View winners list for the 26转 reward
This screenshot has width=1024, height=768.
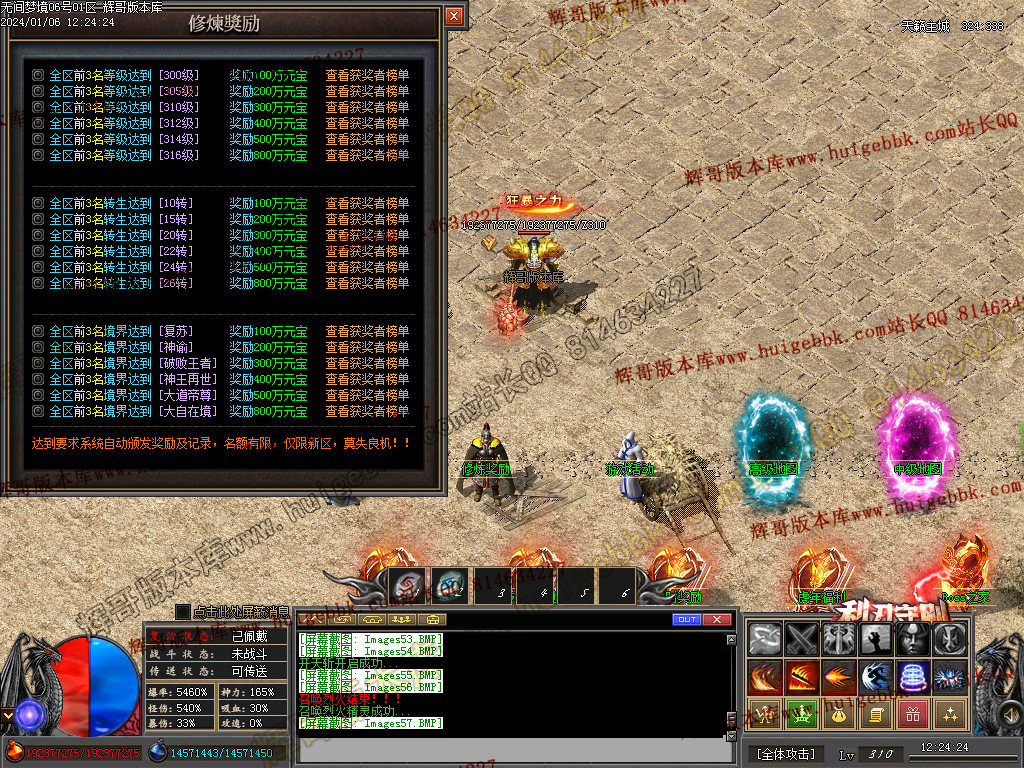367,283
